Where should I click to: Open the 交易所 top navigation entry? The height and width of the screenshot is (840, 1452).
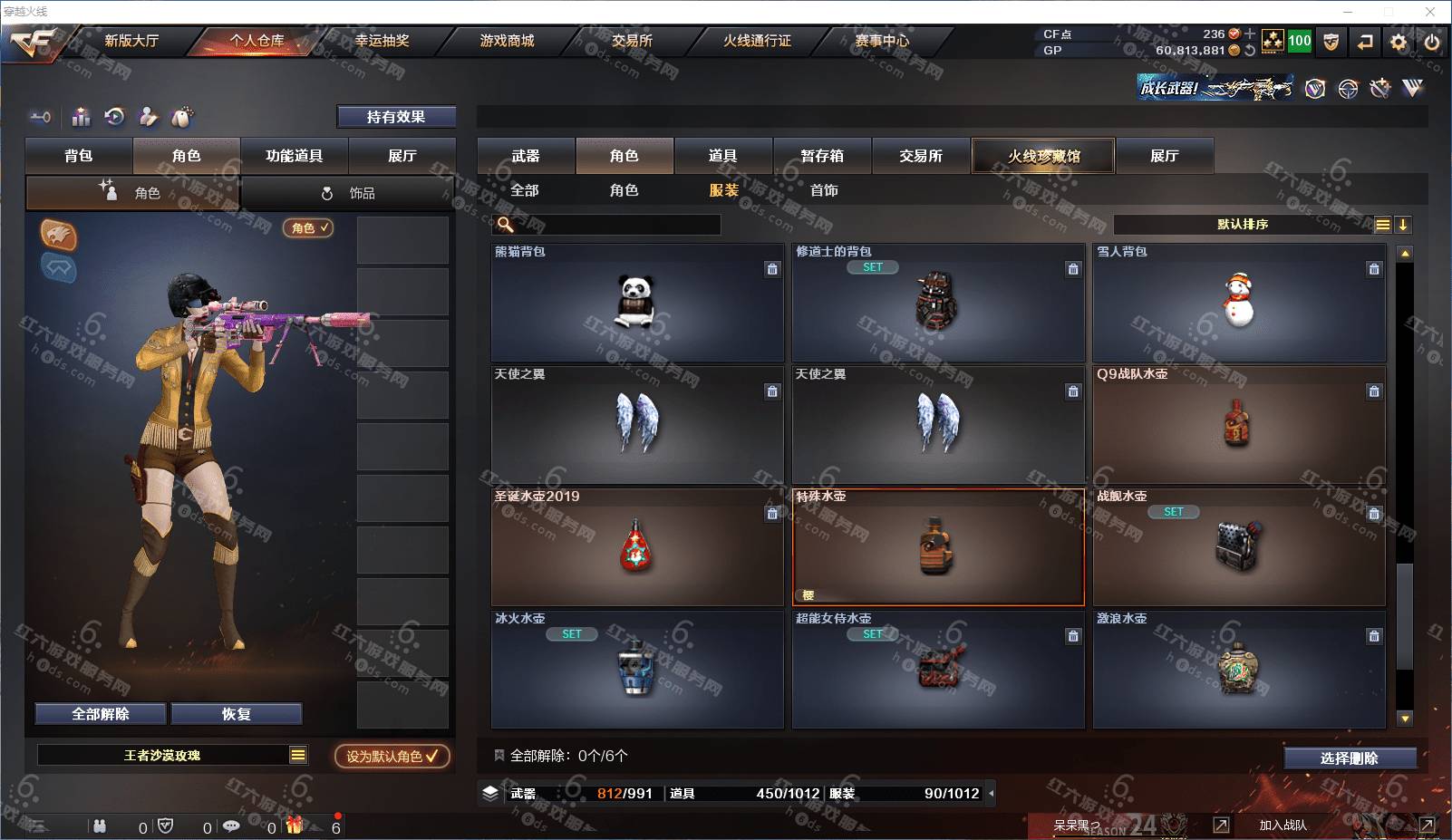[x=632, y=41]
